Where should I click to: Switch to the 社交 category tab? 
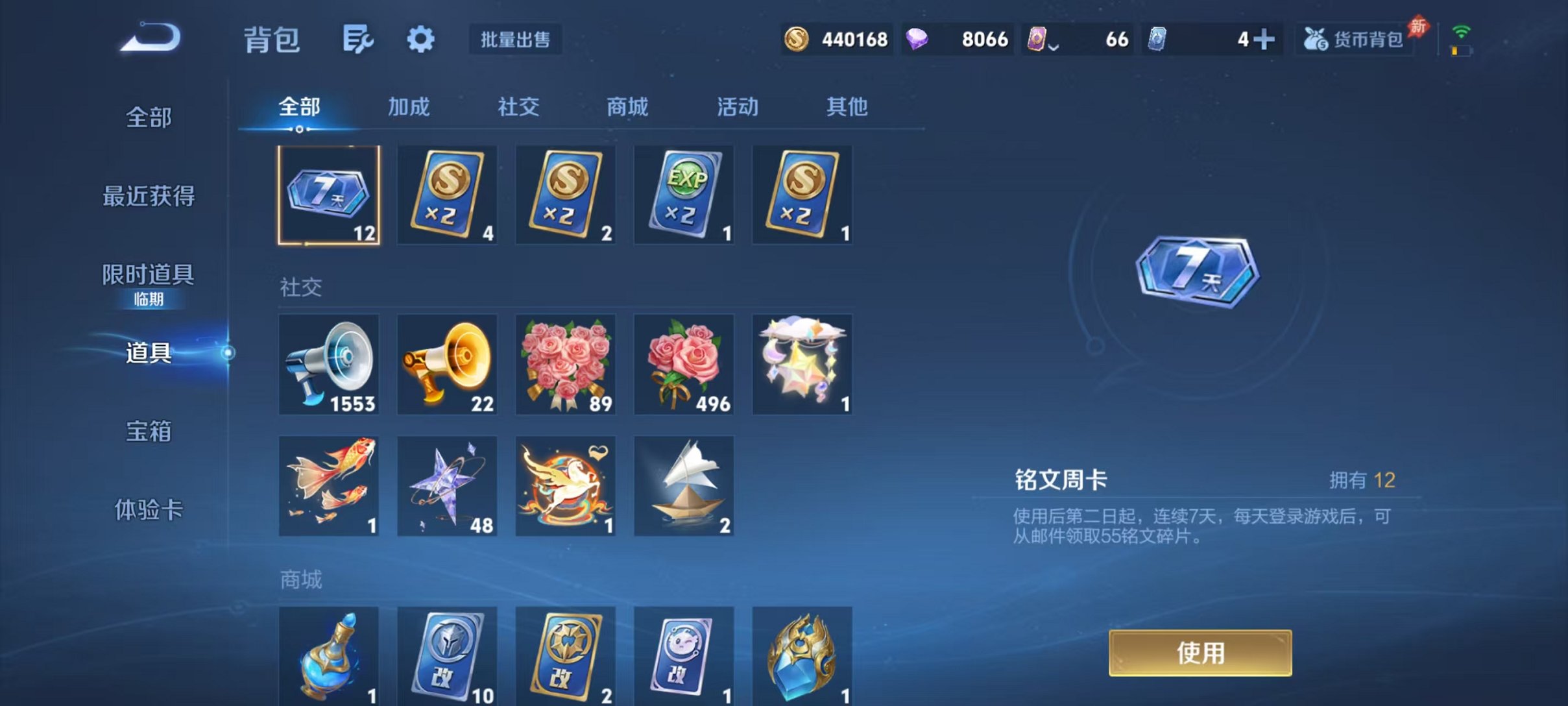point(517,108)
